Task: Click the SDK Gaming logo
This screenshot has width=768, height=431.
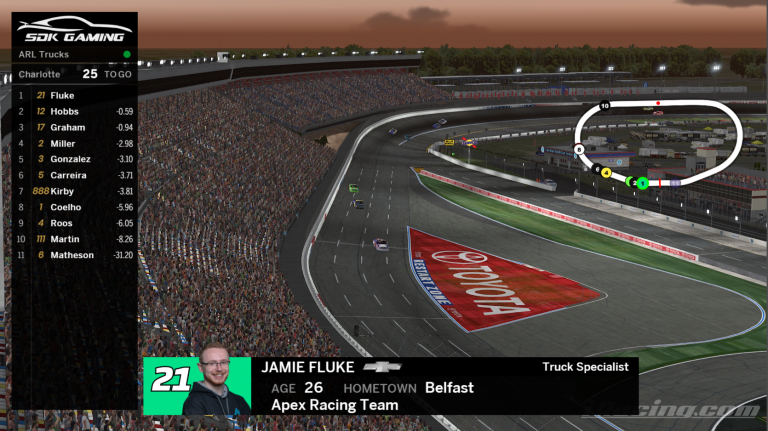Action: point(74,31)
